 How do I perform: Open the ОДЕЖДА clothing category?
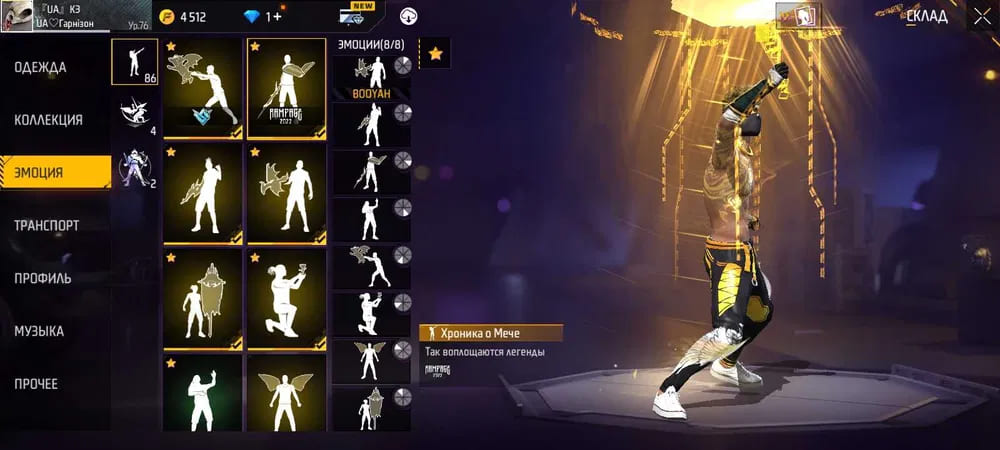[x=41, y=68]
